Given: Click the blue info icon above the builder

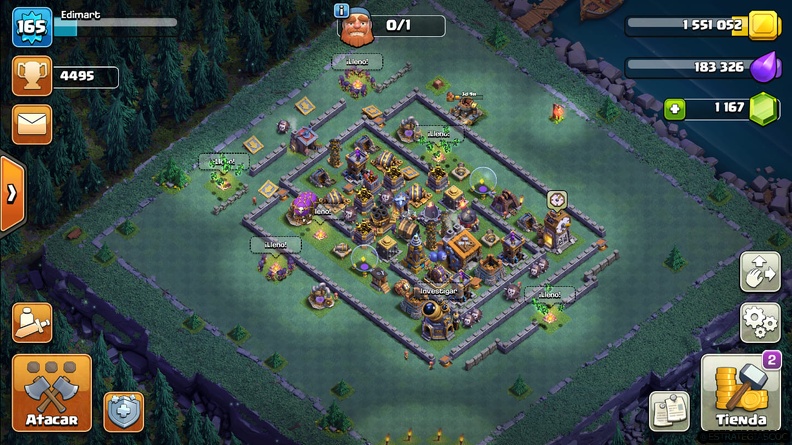Looking at the screenshot, I should click(343, 10).
